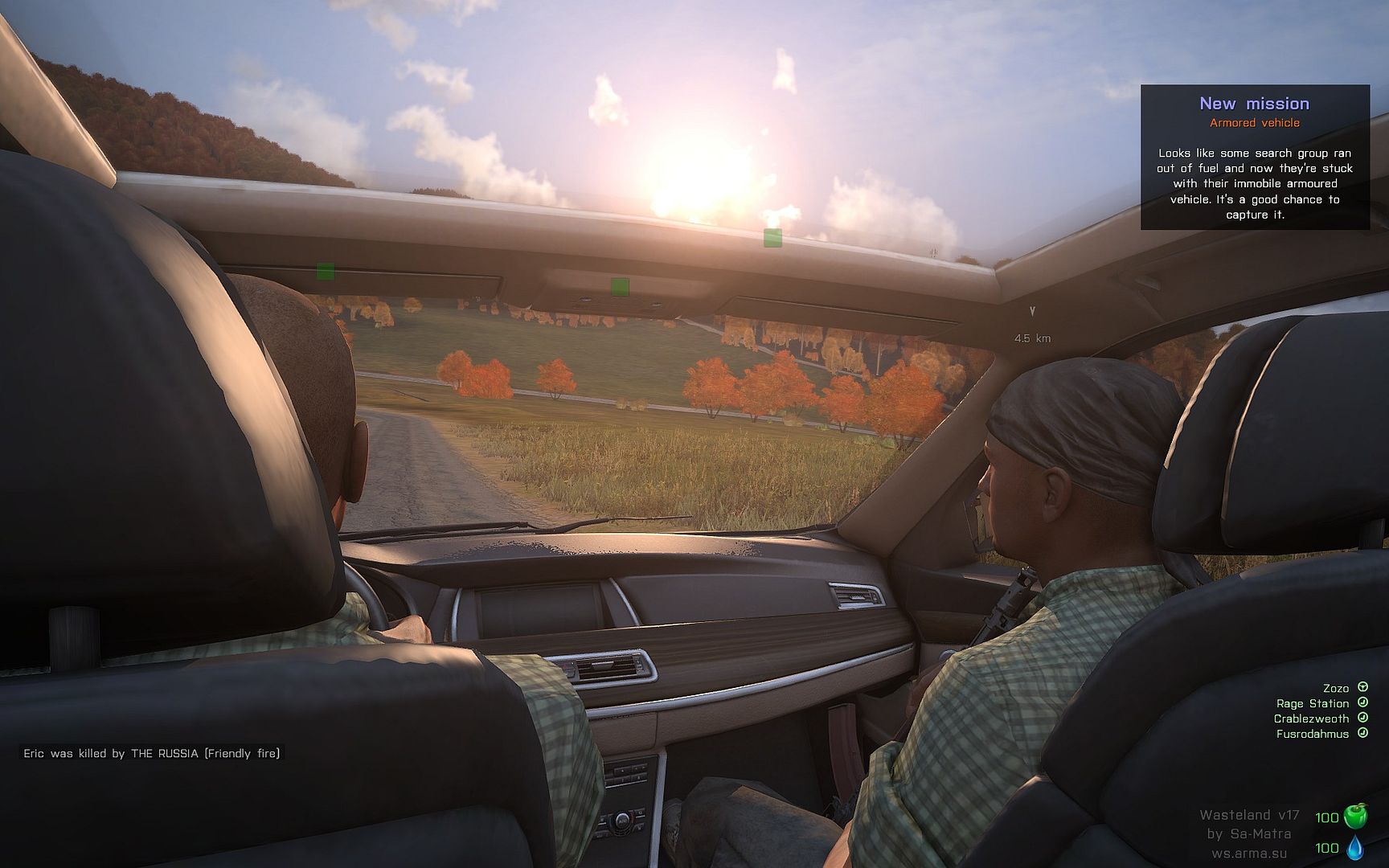Select Zozo in the squad list

[1336, 688]
